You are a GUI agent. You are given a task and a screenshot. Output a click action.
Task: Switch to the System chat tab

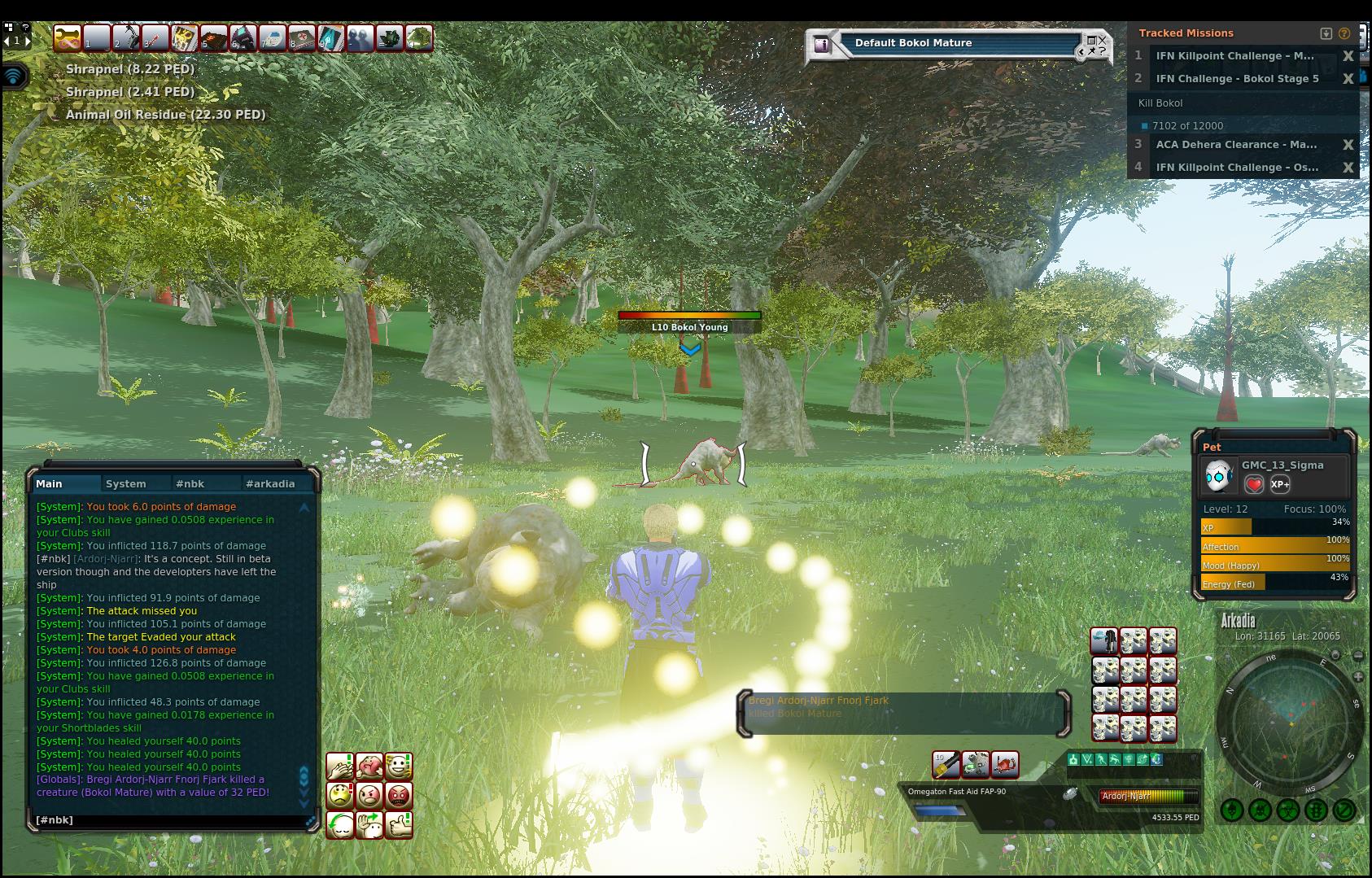(x=126, y=483)
